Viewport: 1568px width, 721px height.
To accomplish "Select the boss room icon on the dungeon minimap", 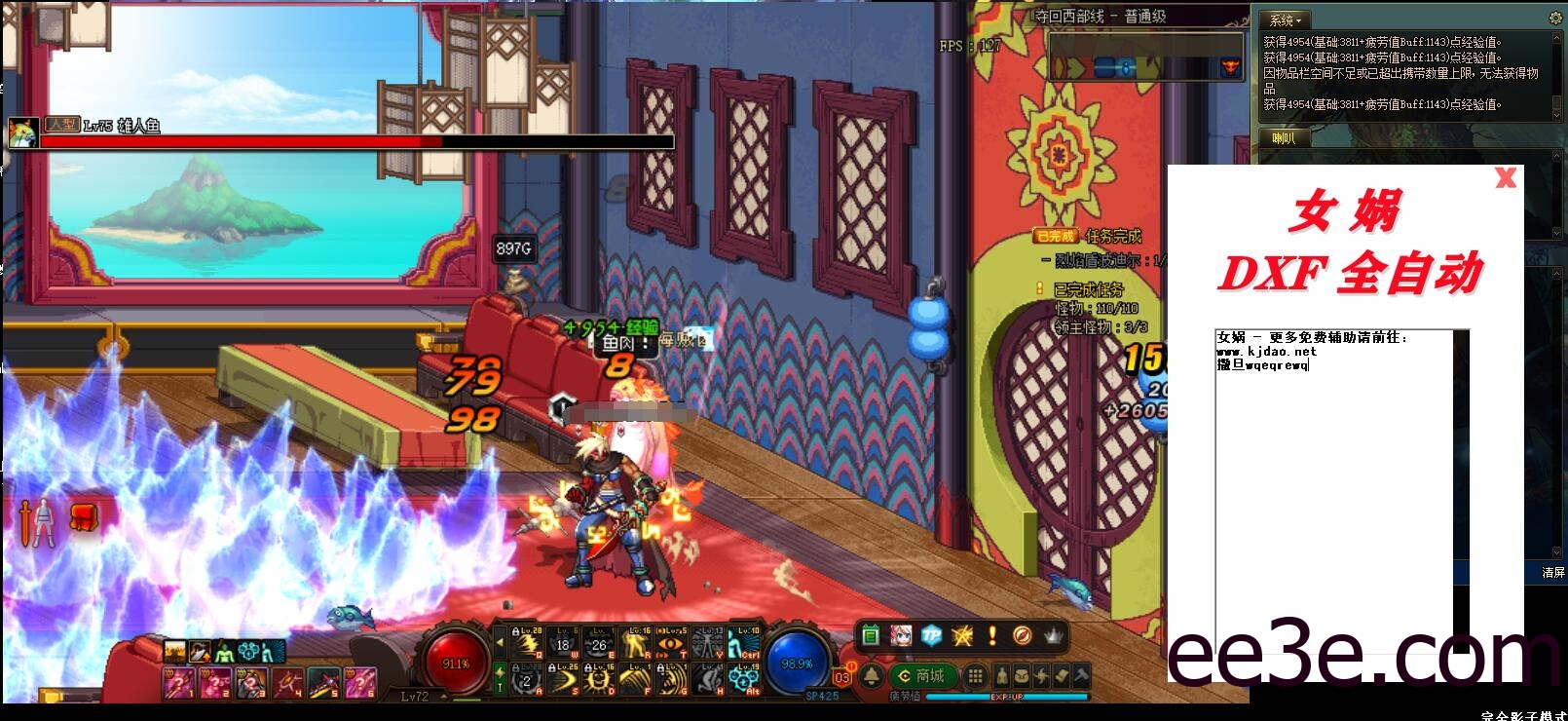I will click(x=1230, y=67).
